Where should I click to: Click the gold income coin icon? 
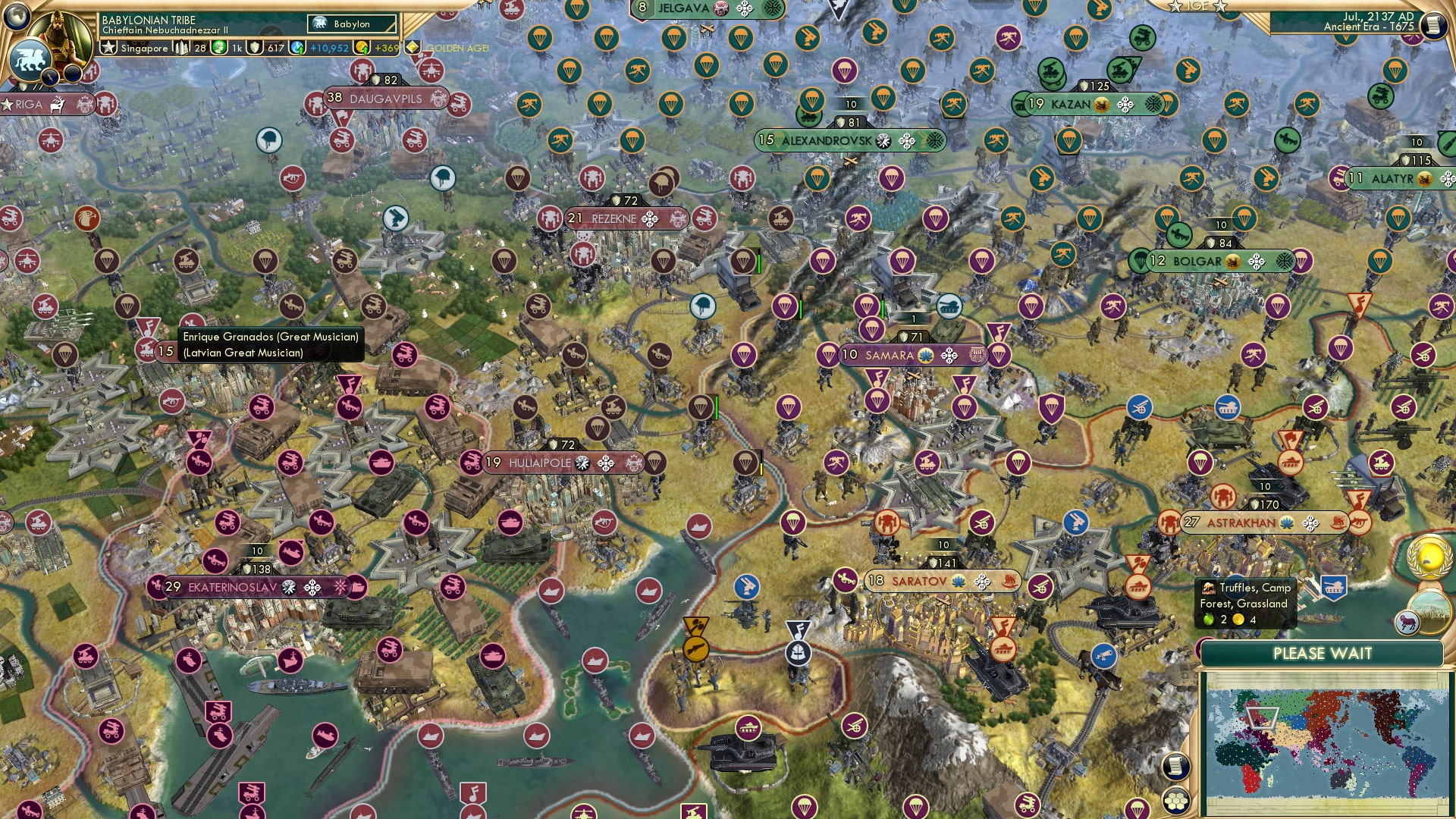[361, 48]
